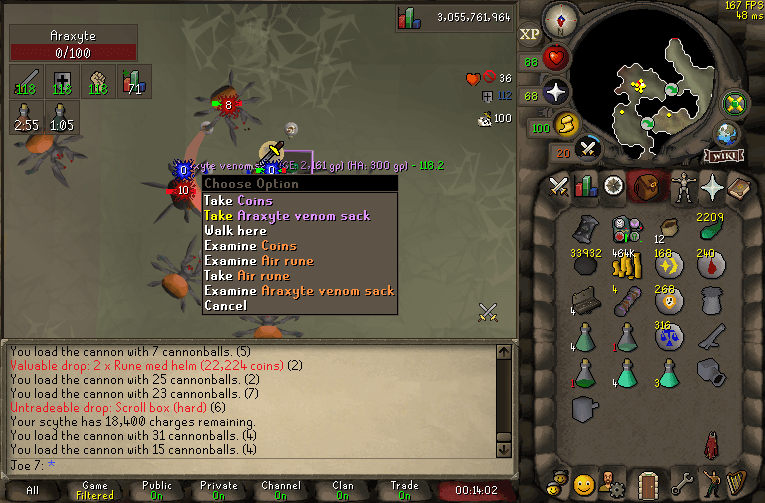Activate the special attack orb
This screenshot has width=765, height=503.
click(589, 148)
